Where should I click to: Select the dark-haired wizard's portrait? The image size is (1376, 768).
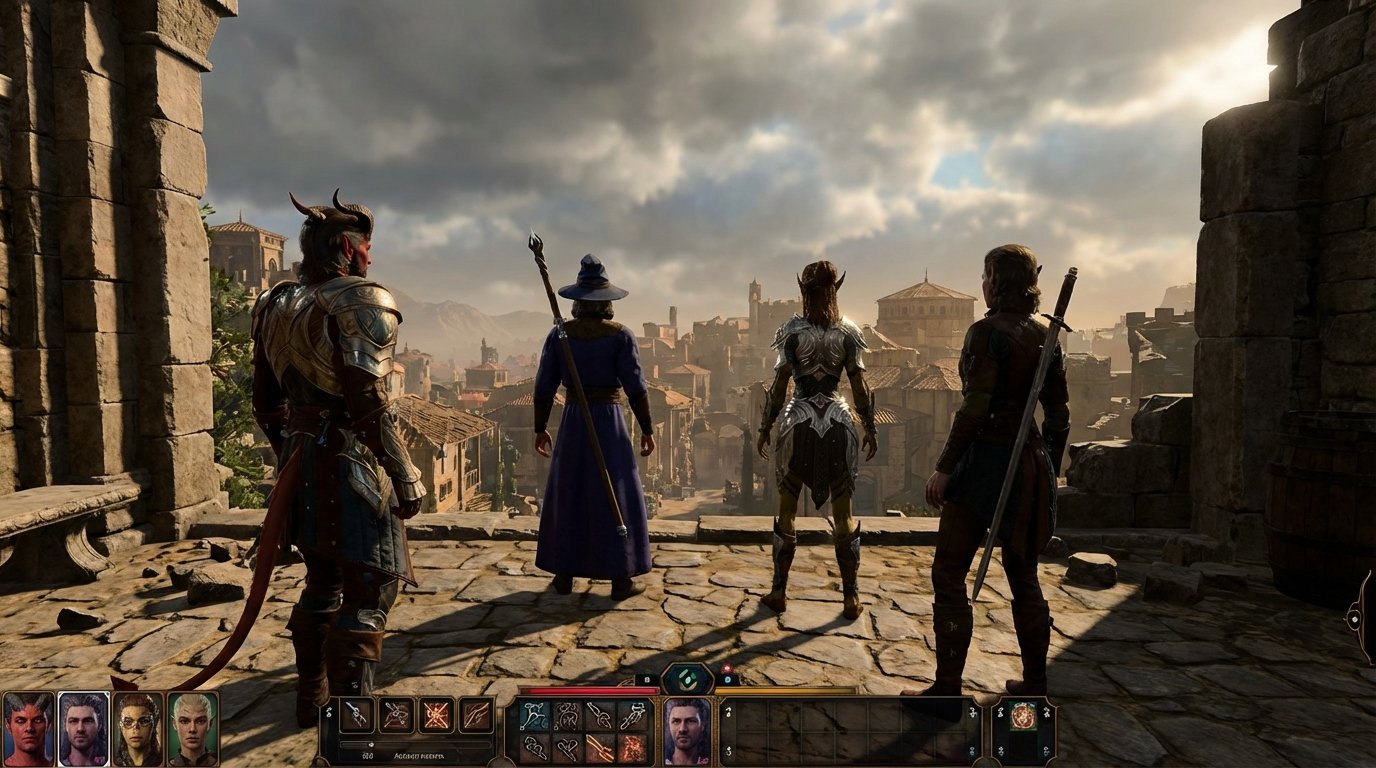coord(83,730)
